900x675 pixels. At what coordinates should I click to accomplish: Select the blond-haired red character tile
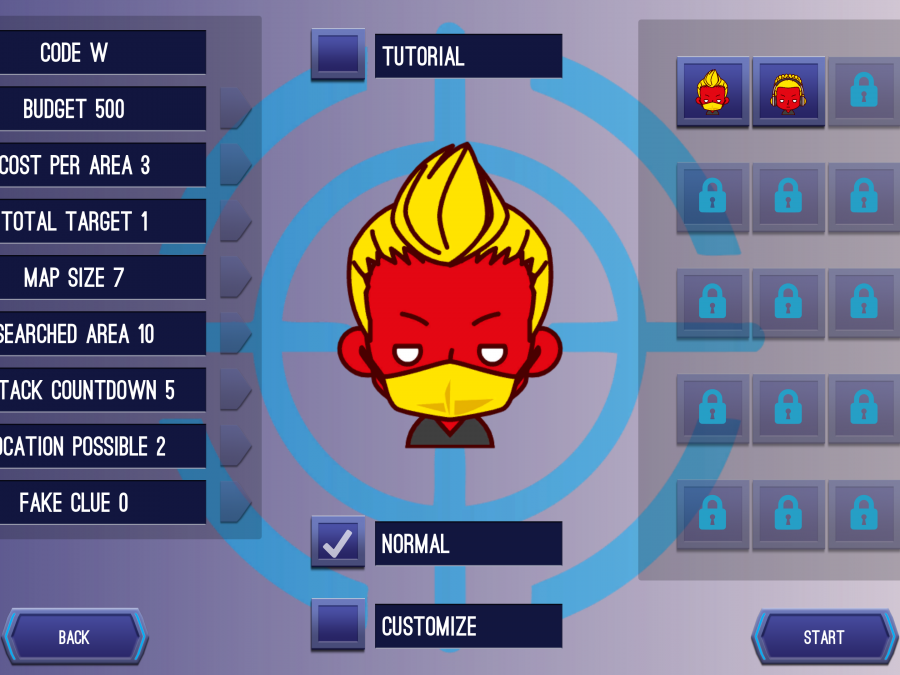click(713, 92)
